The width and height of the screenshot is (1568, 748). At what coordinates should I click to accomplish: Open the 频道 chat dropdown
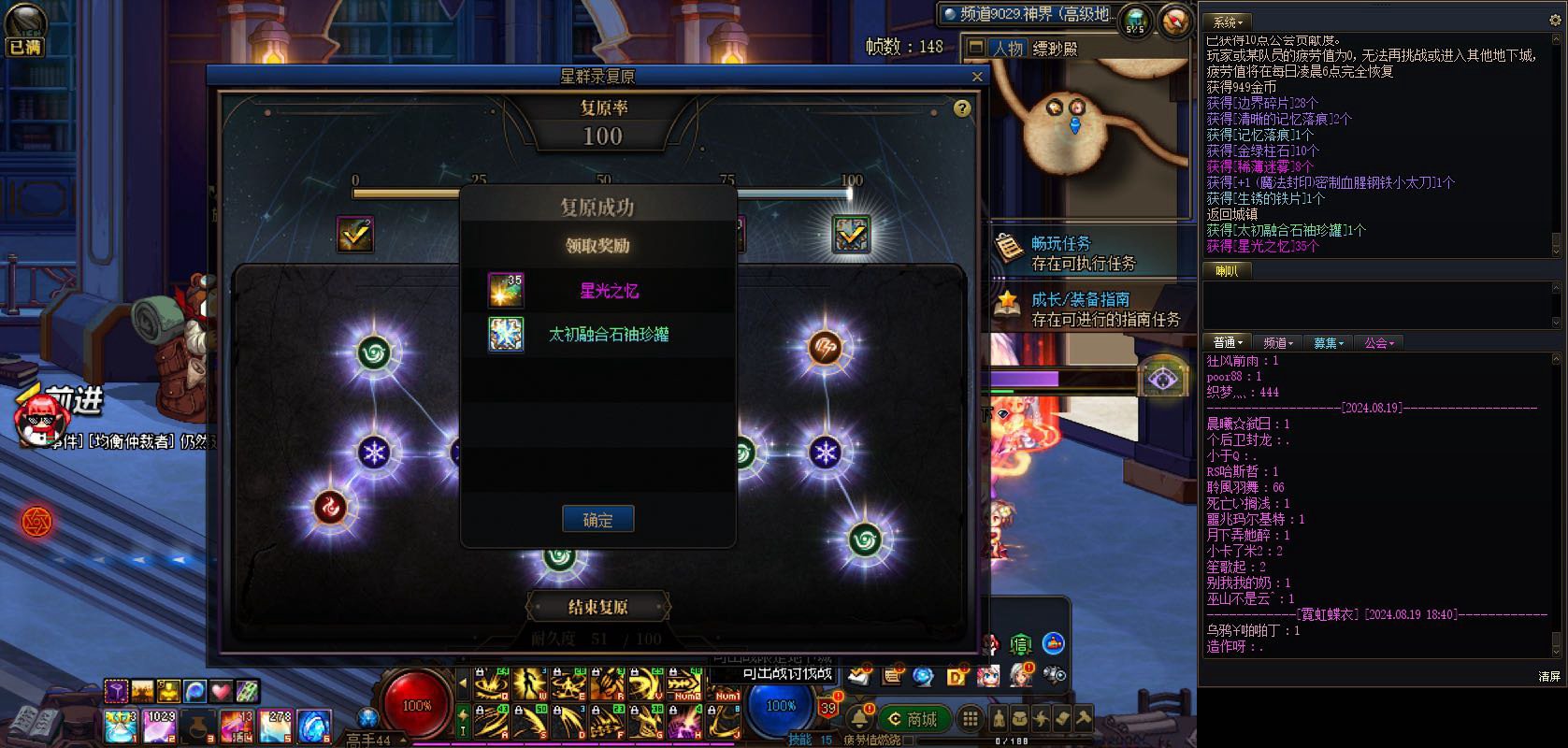(1277, 343)
